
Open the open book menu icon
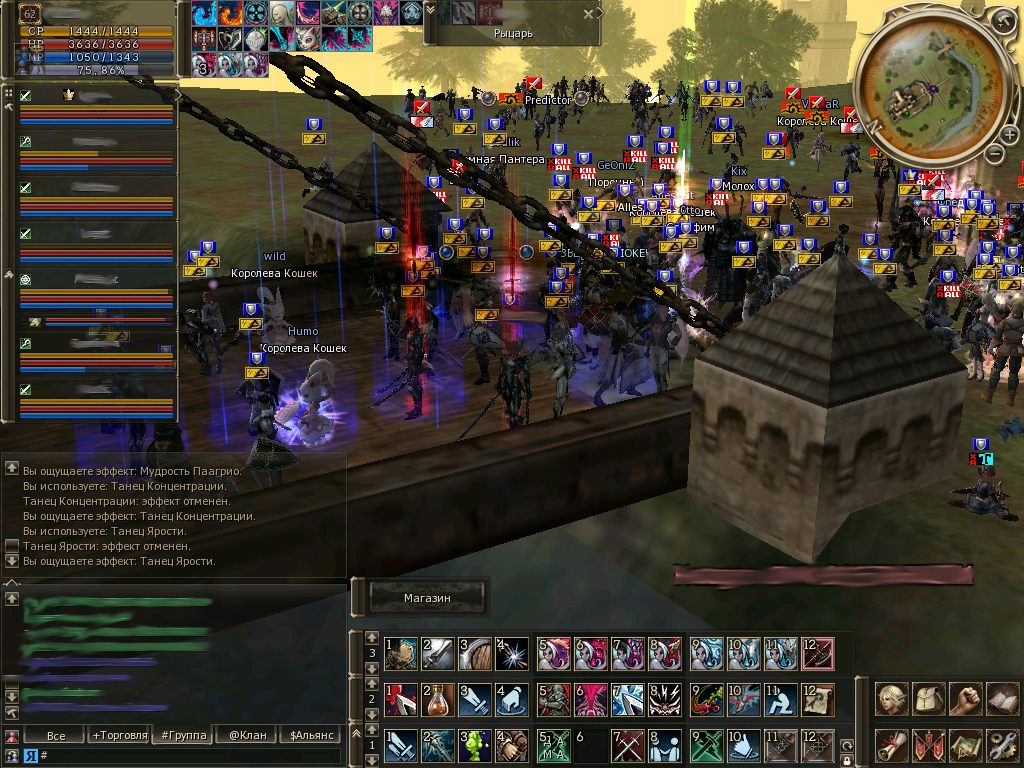click(x=1002, y=698)
